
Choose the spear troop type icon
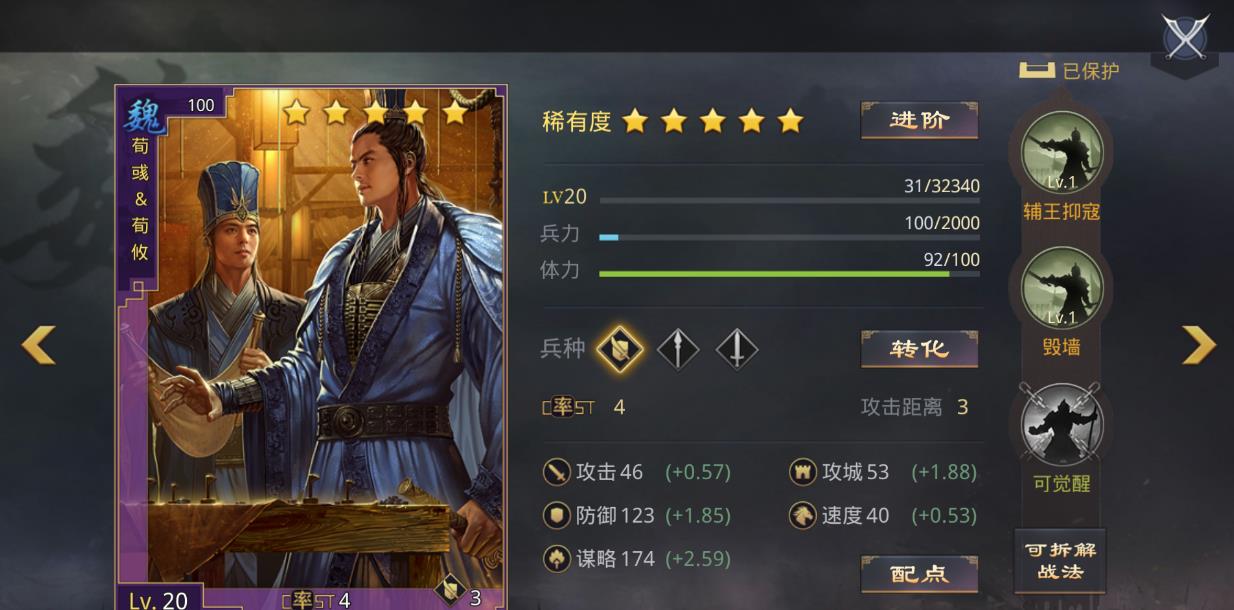tap(677, 350)
